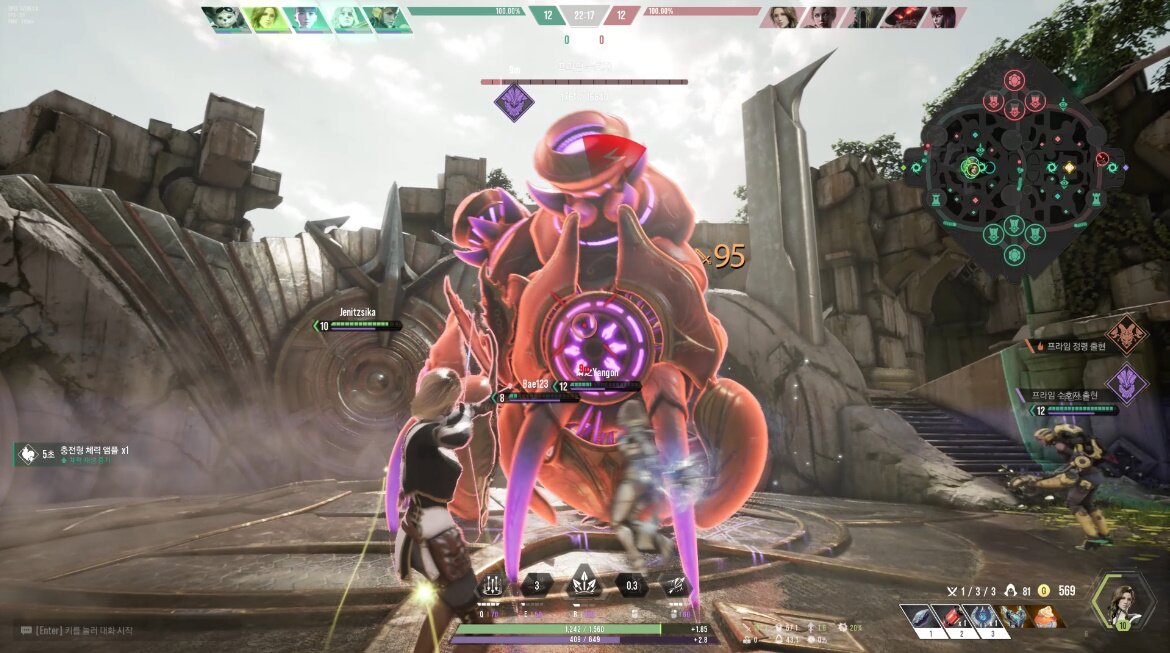Click the ability showing 0.3 cooldown

point(631,586)
